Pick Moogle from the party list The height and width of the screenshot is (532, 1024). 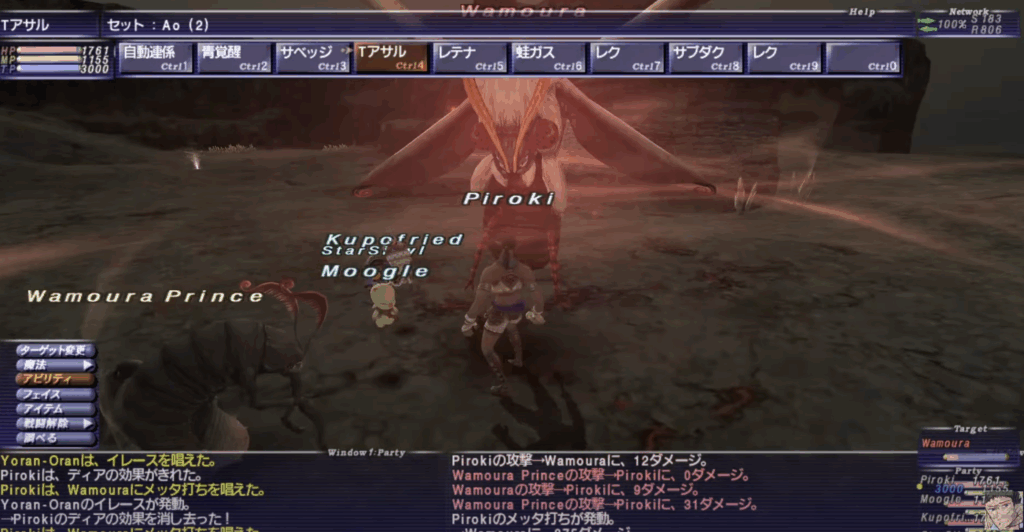point(940,498)
